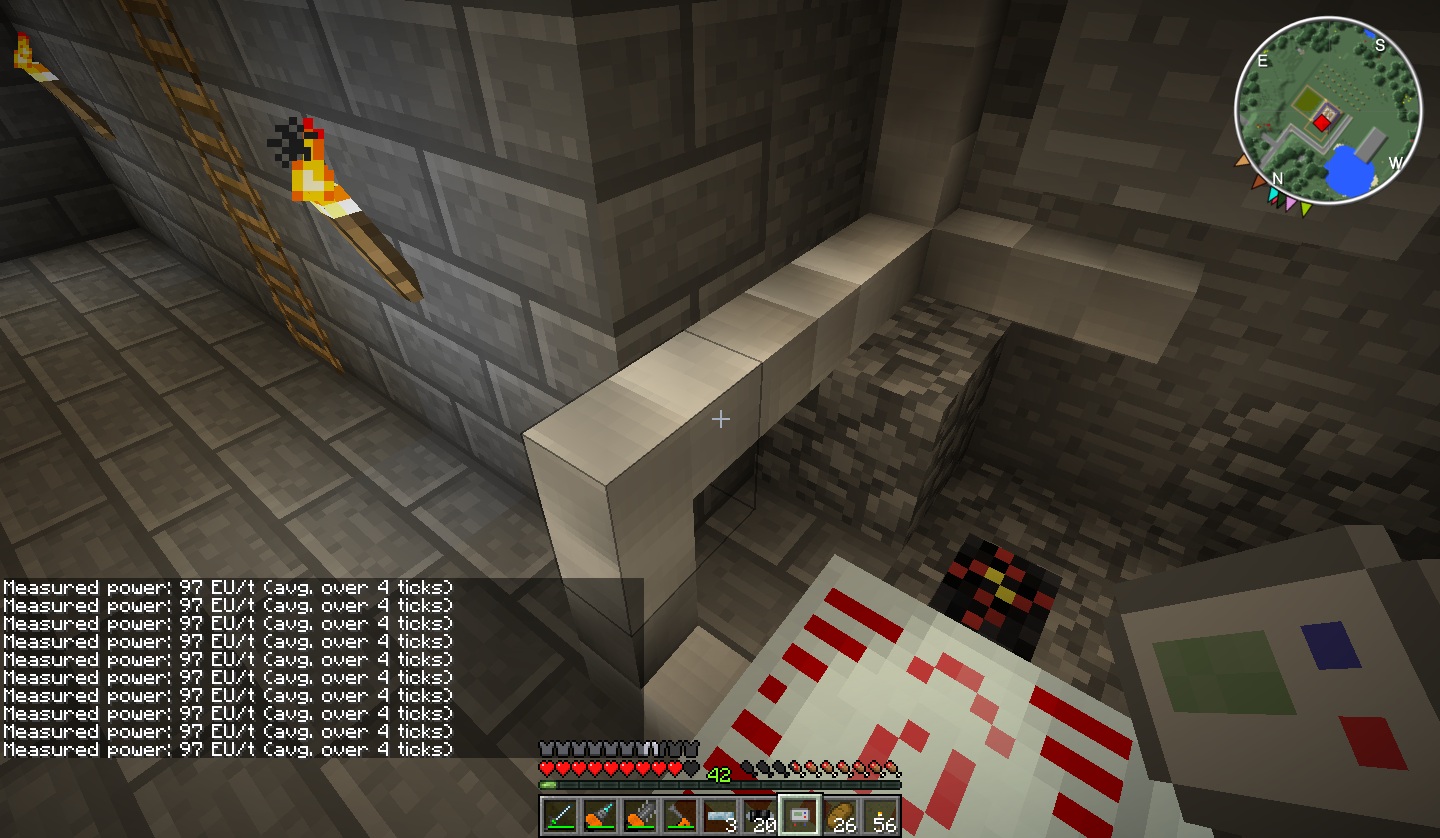Select the diamond-tipped drill hotbar slot
1440x838 pixels.
(600, 816)
